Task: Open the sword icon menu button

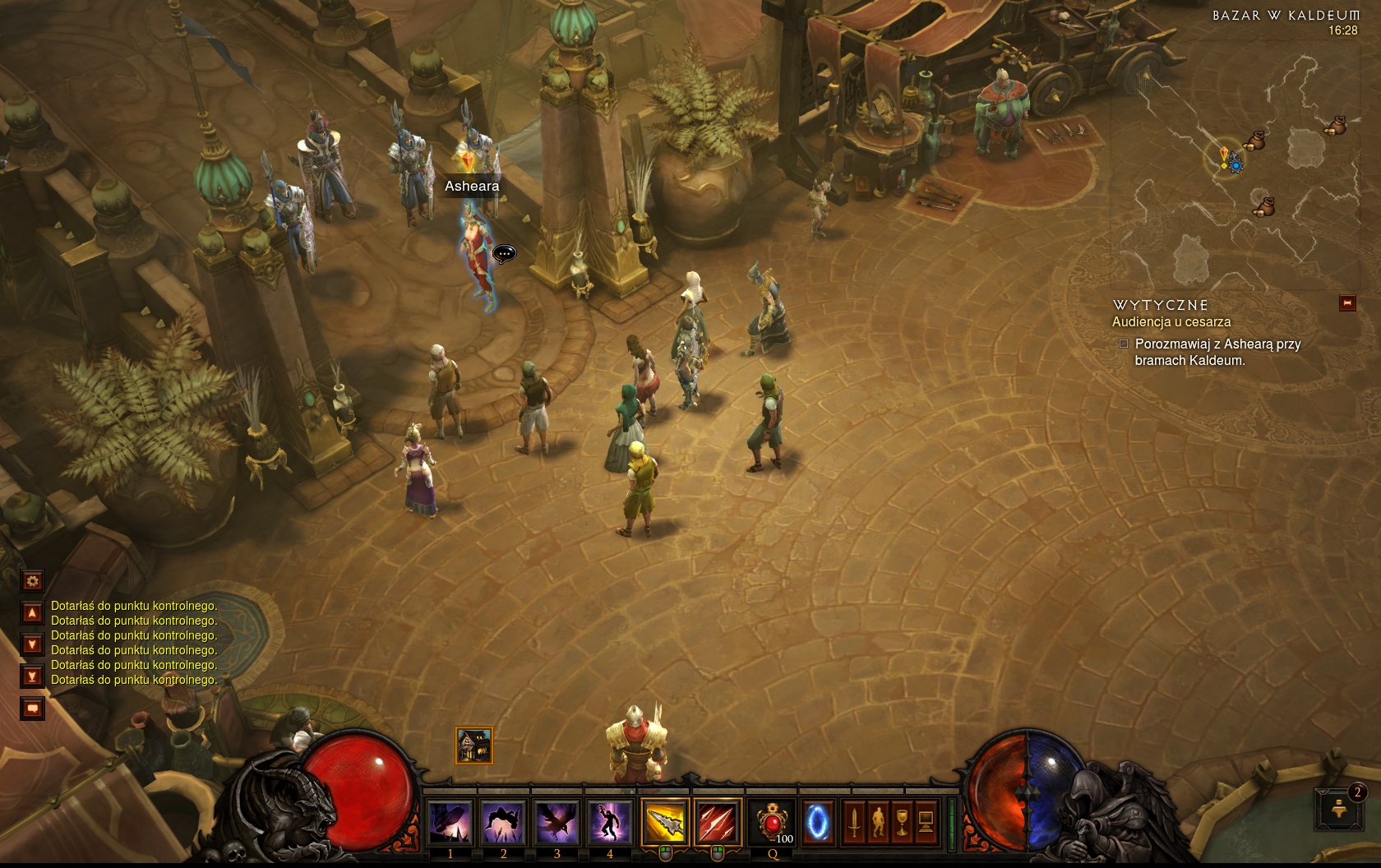Action: point(854,821)
